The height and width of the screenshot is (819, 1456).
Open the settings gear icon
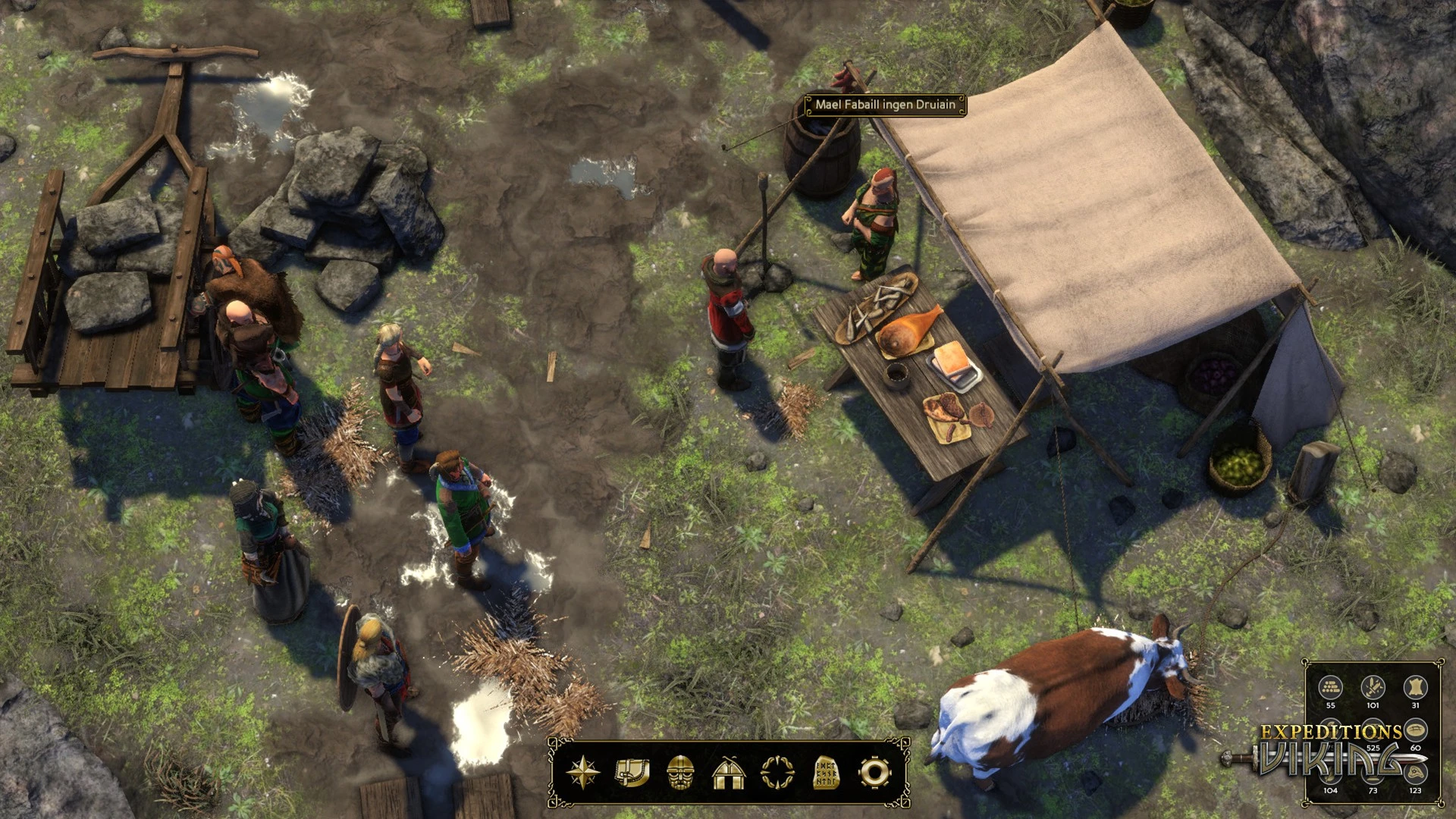(874, 773)
